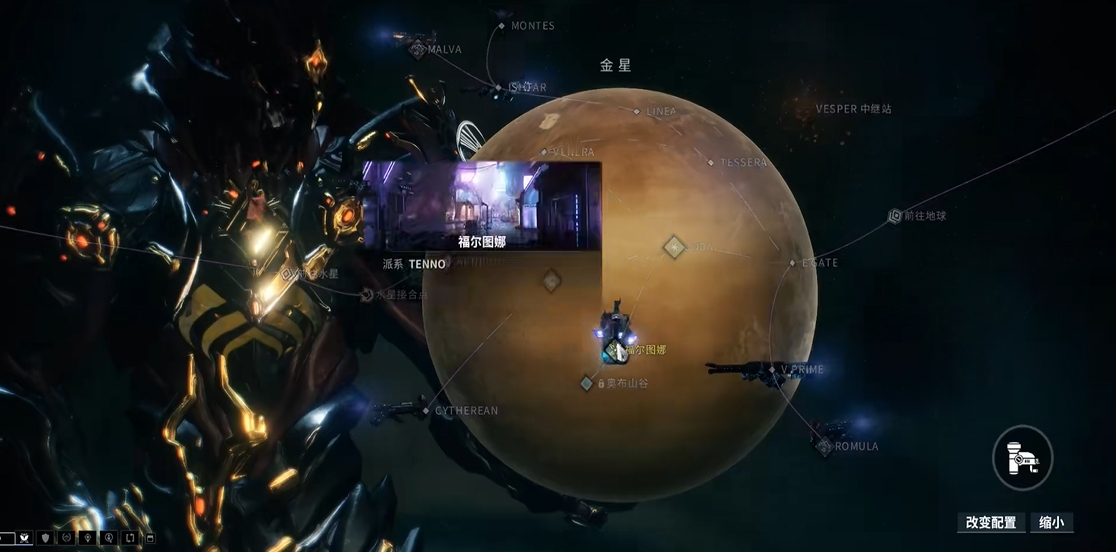Choose the Romula mission node
The width and height of the screenshot is (1116, 552).
click(825, 446)
